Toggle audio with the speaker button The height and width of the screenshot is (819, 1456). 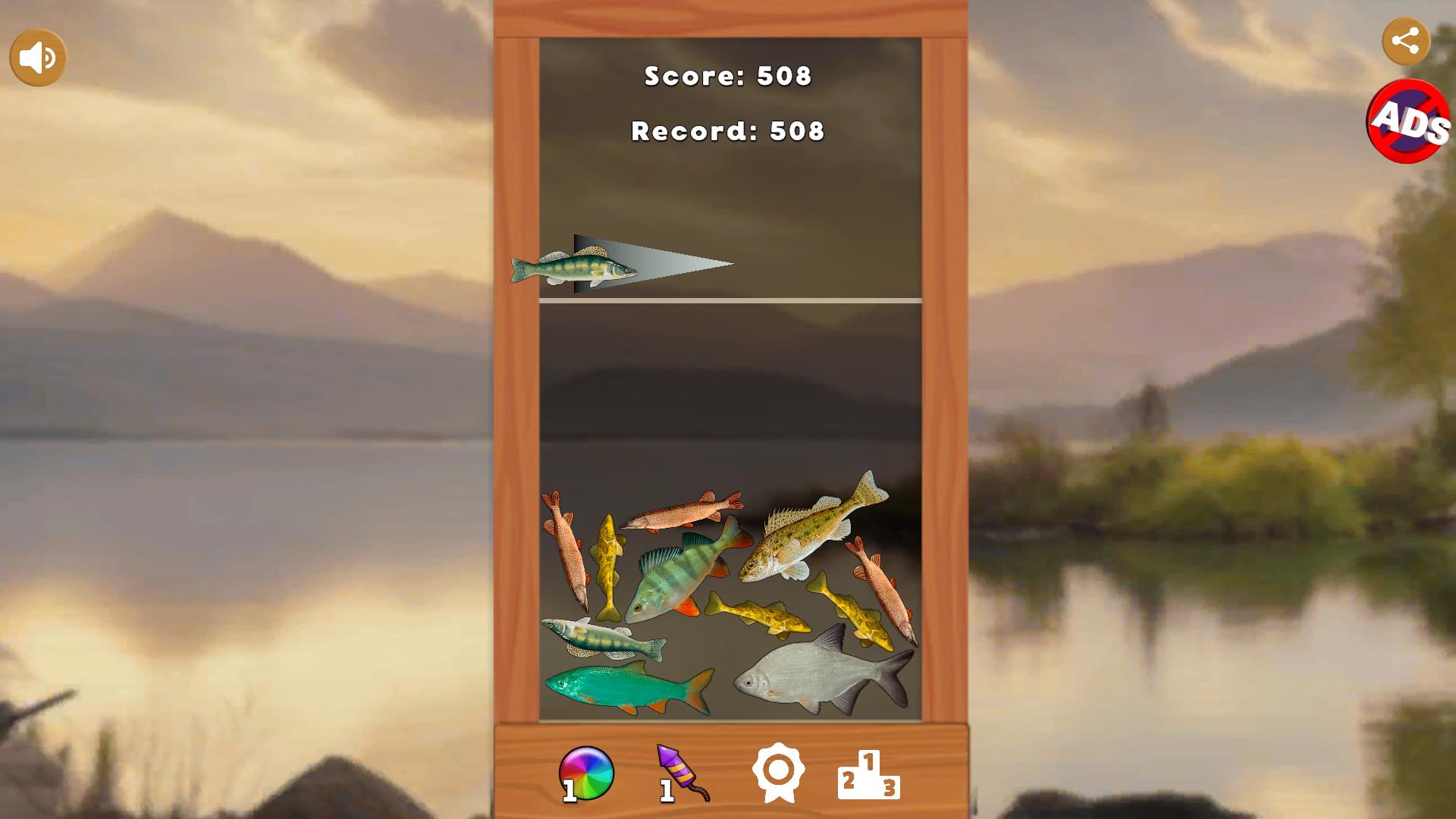coord(36,56)
